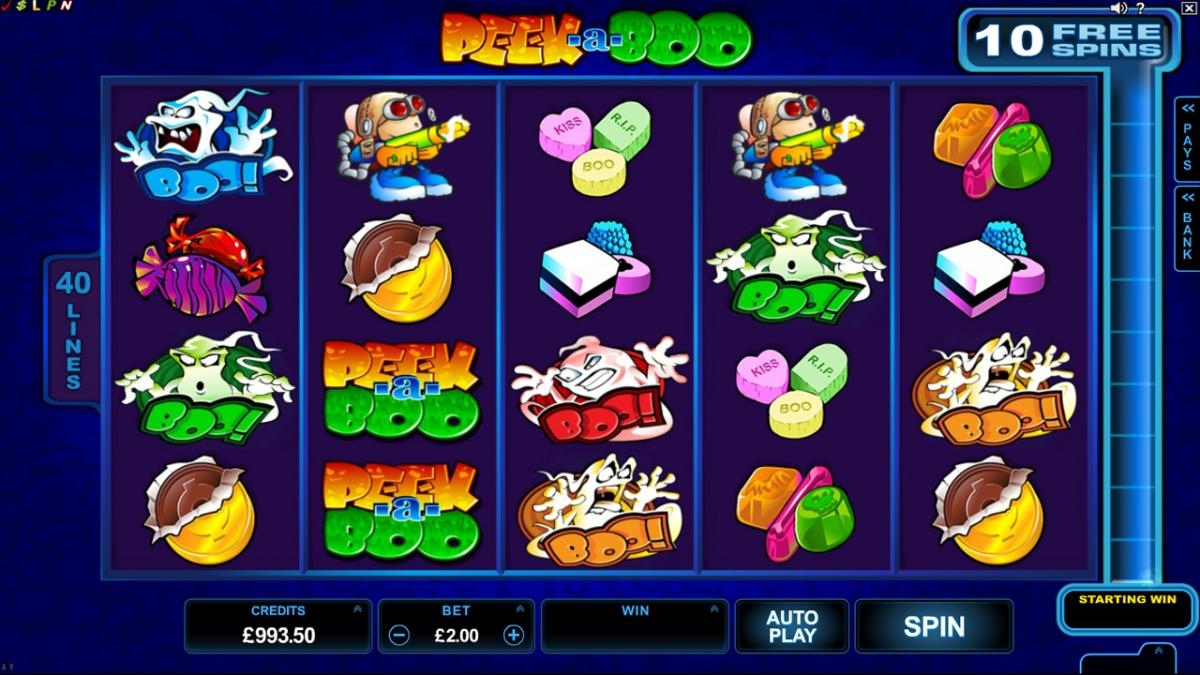Viewport: 1200px width, 675px height.
Task: Open the Bank tab
Action: click(x=1187, y=227)
